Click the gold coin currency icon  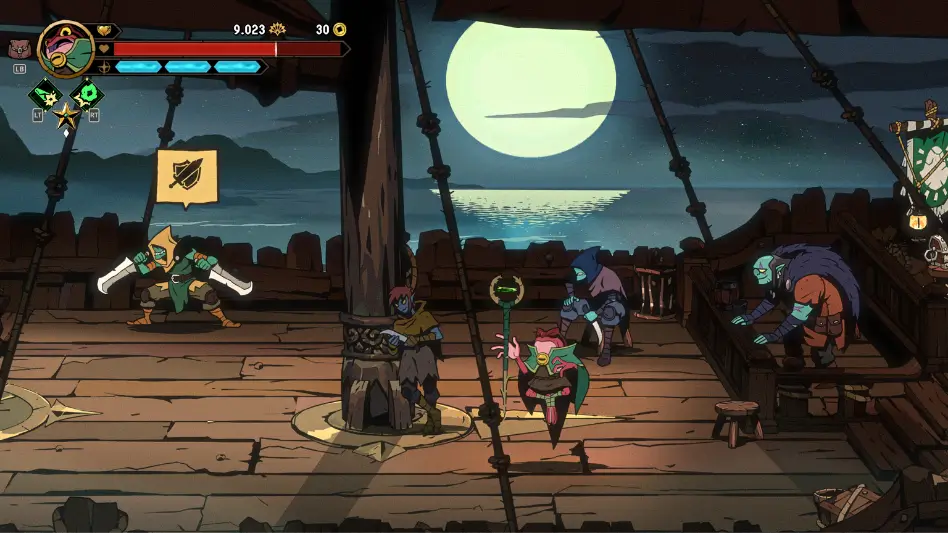click(340, 30)
